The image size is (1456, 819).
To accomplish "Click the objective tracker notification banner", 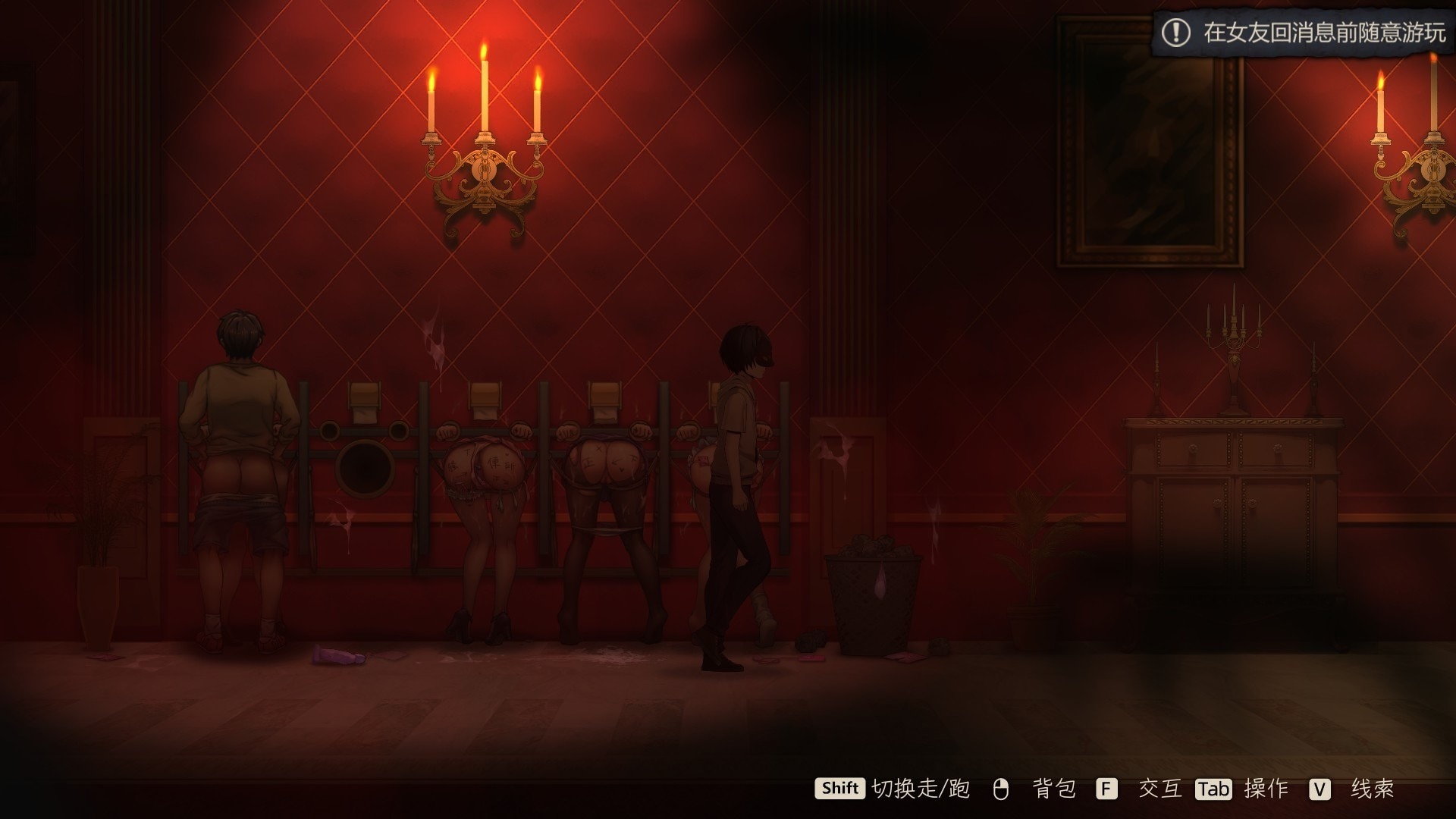I will pos(1304,33).
